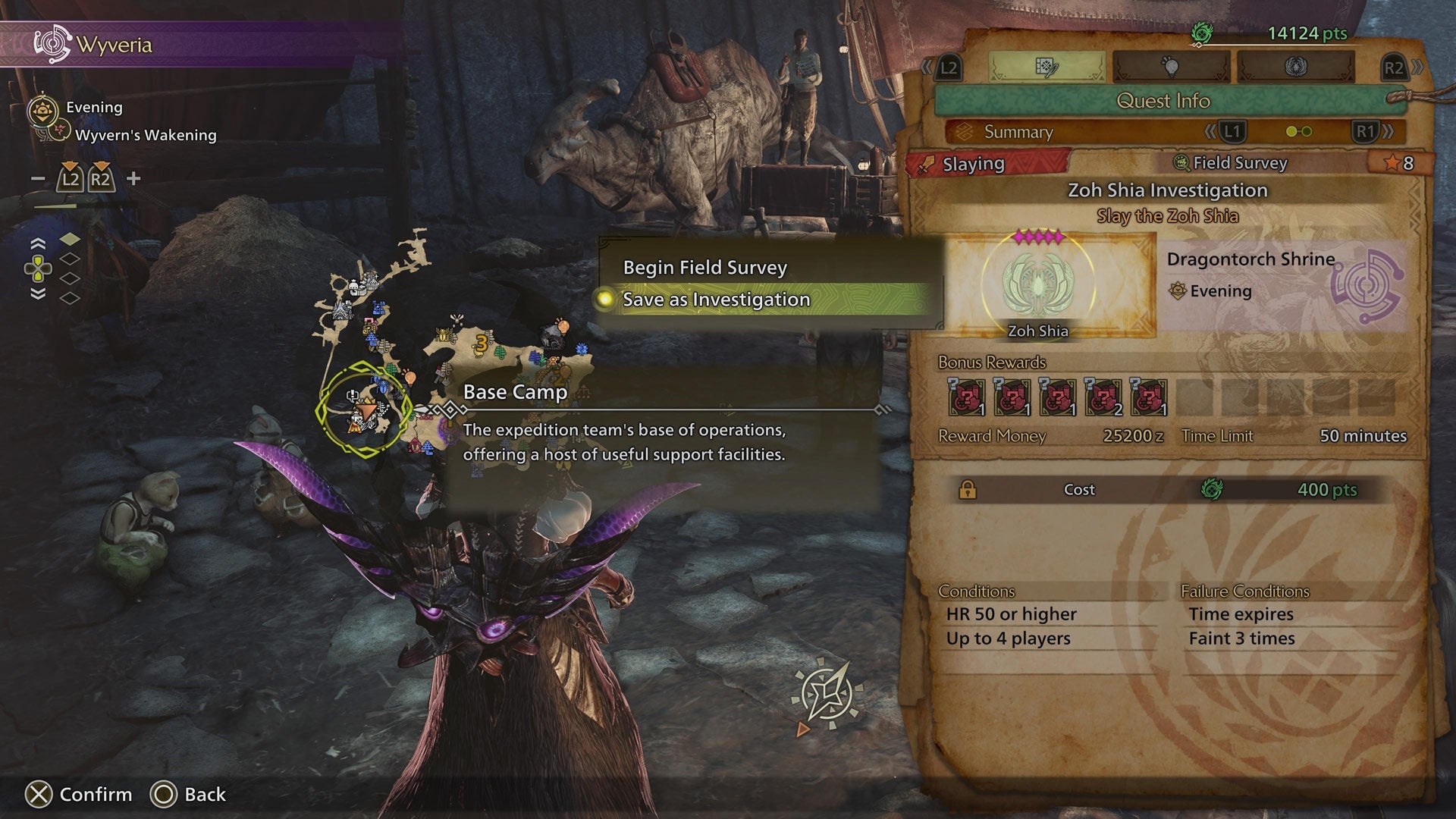Select the compass icon near bottom center
1456x819 pixels.
click(828, 690)
